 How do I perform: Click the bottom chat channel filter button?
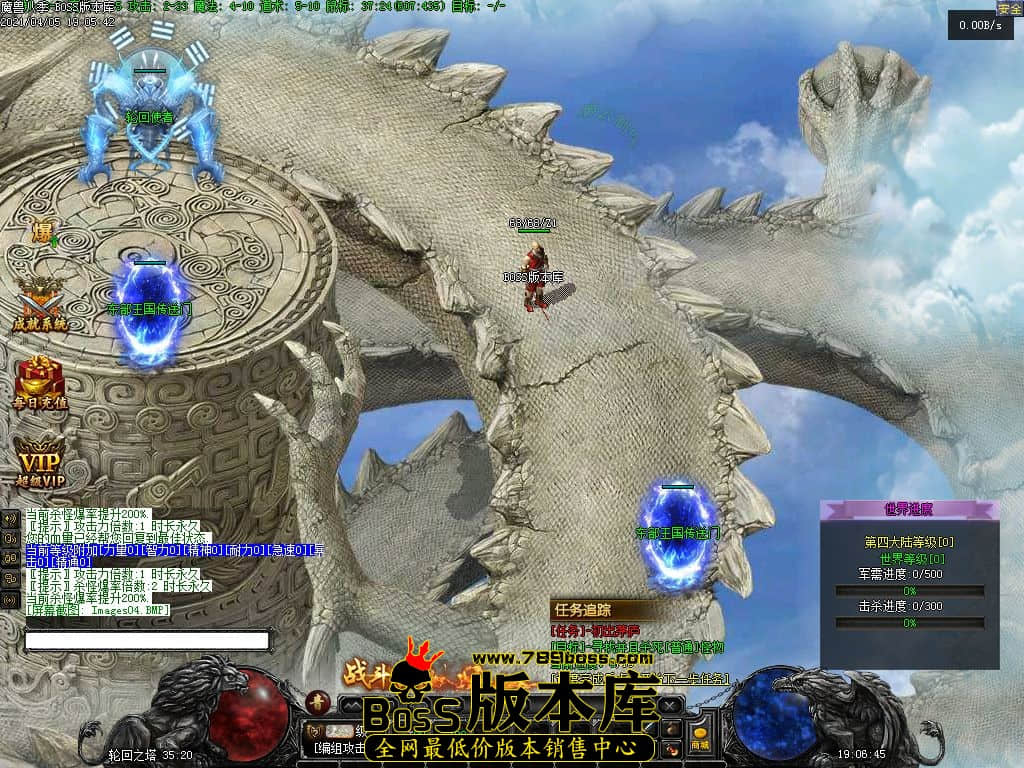[10, 598]
